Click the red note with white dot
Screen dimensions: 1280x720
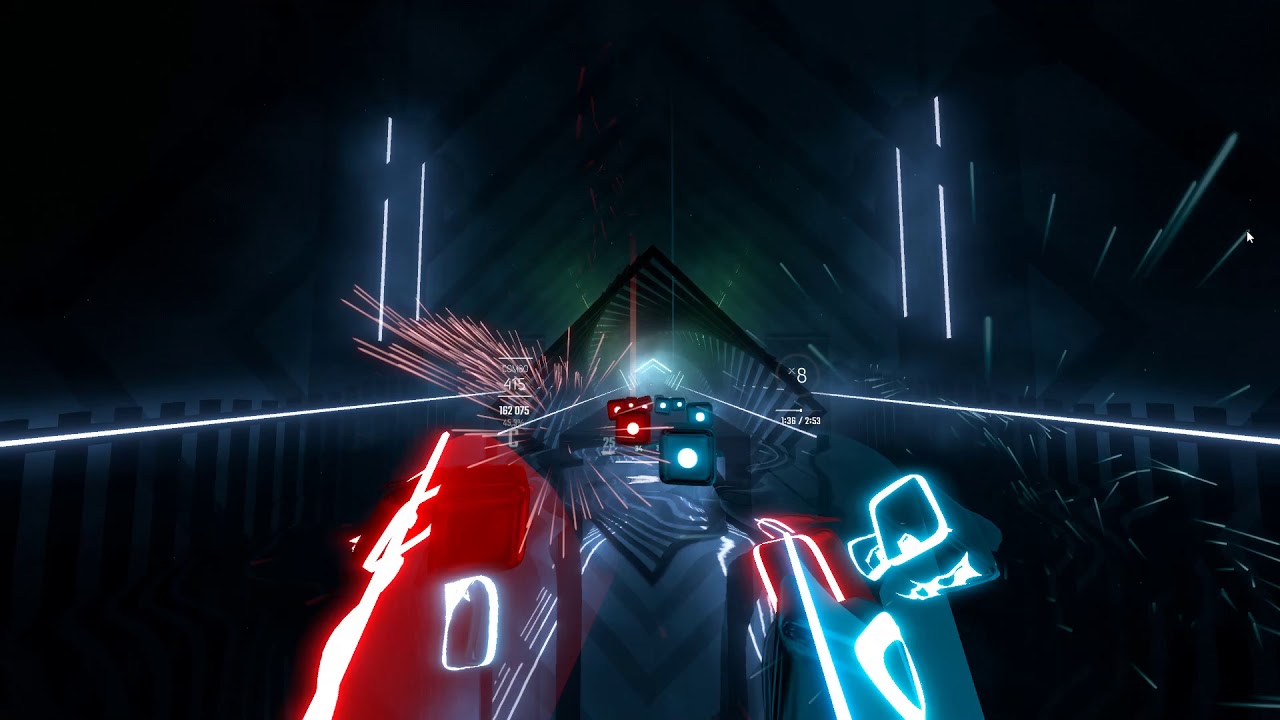[634, 429]
